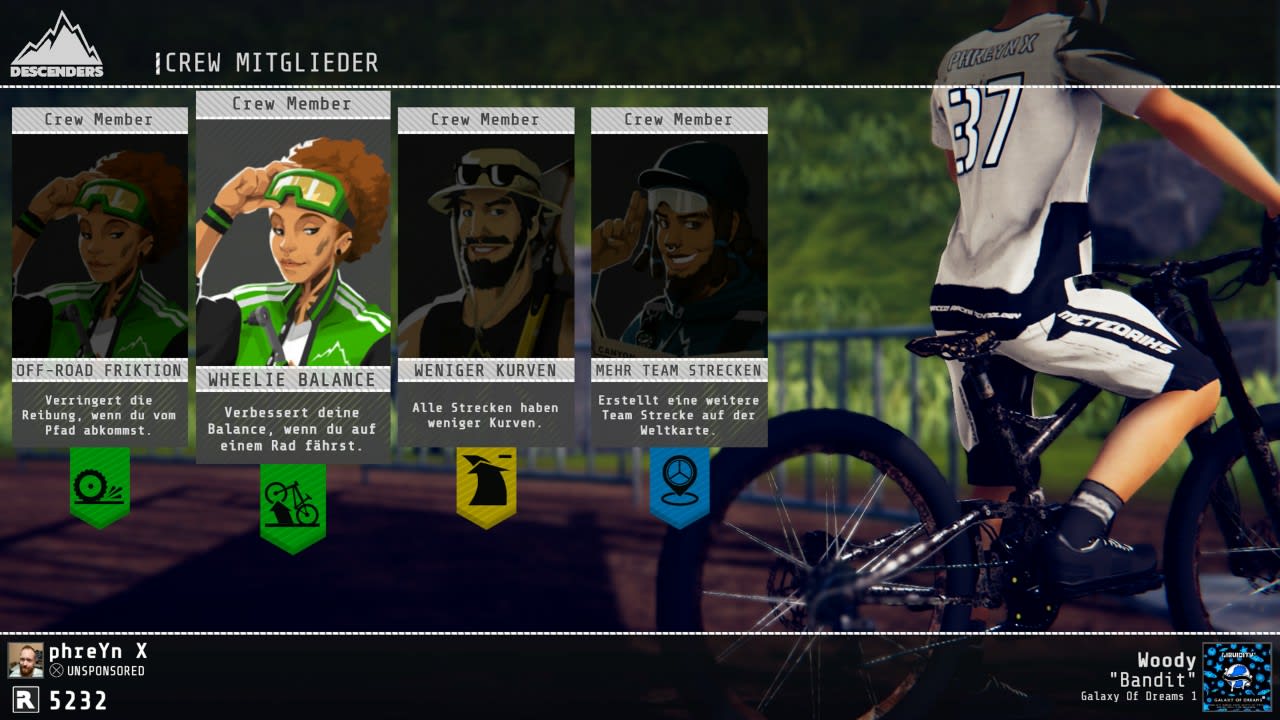
Task: Click the Off-Road Friktion title bar
Action: tap(99, 370)
